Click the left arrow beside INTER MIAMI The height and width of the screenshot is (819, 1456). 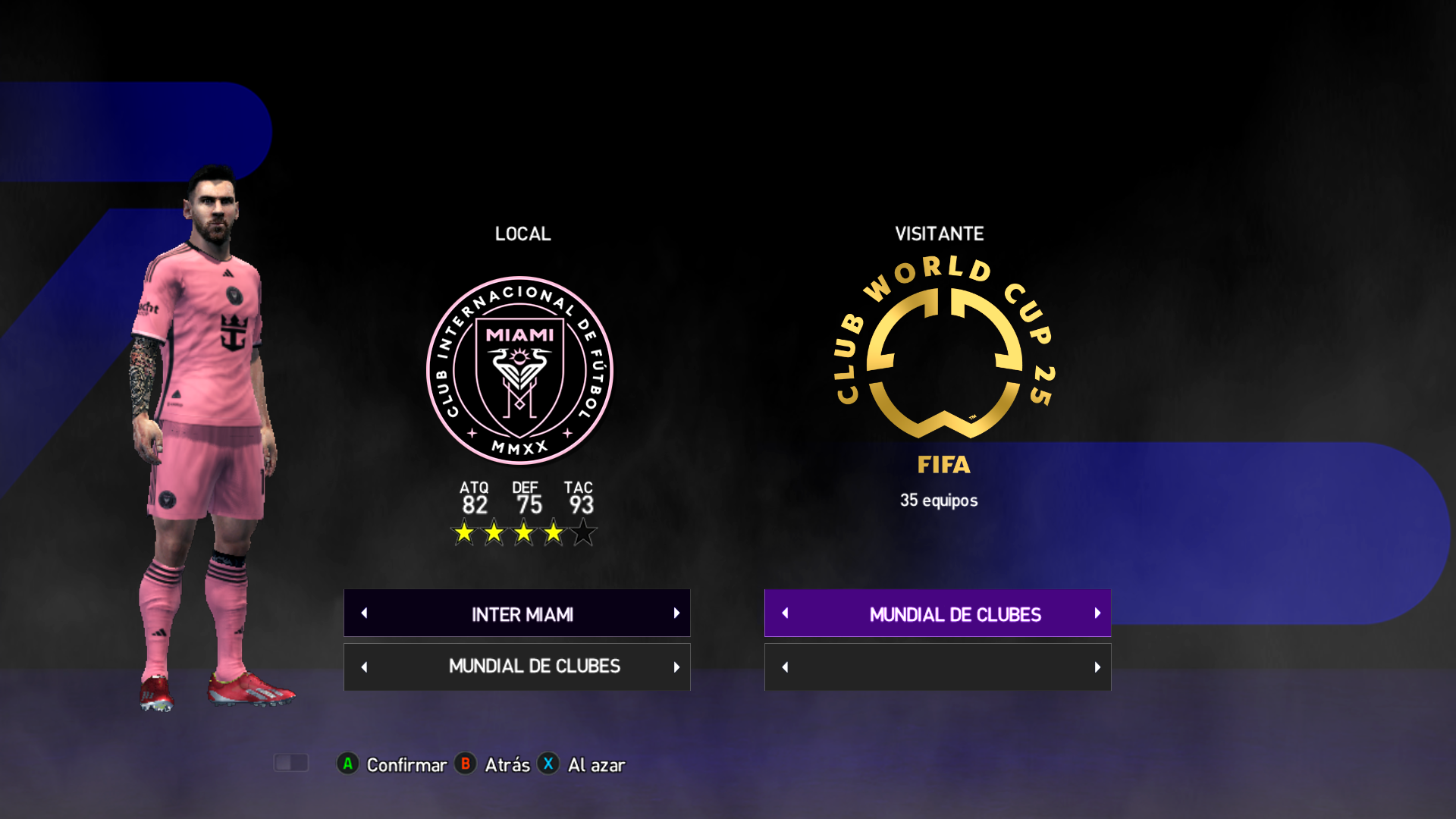[365, 613]
